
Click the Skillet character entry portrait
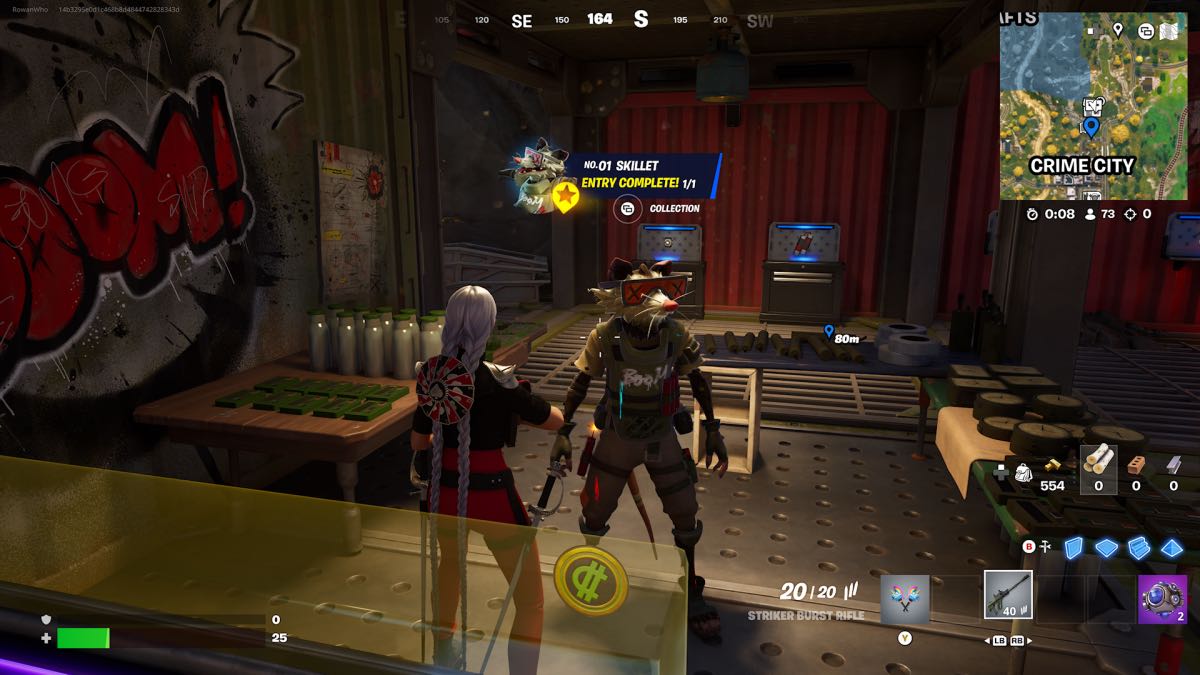[x=535, y=178]
